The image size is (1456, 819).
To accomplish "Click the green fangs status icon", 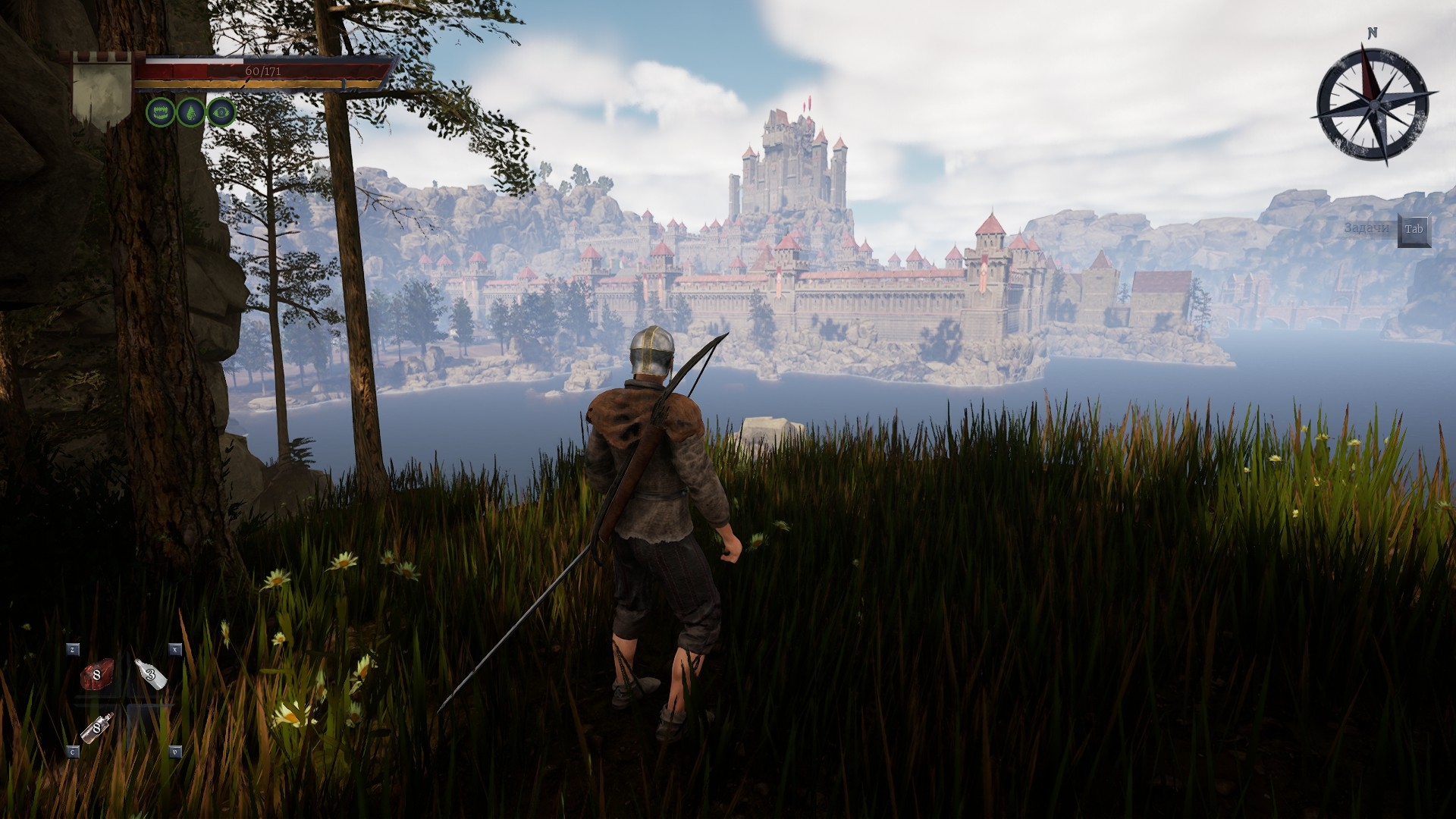I will click(x=159, y=113).
